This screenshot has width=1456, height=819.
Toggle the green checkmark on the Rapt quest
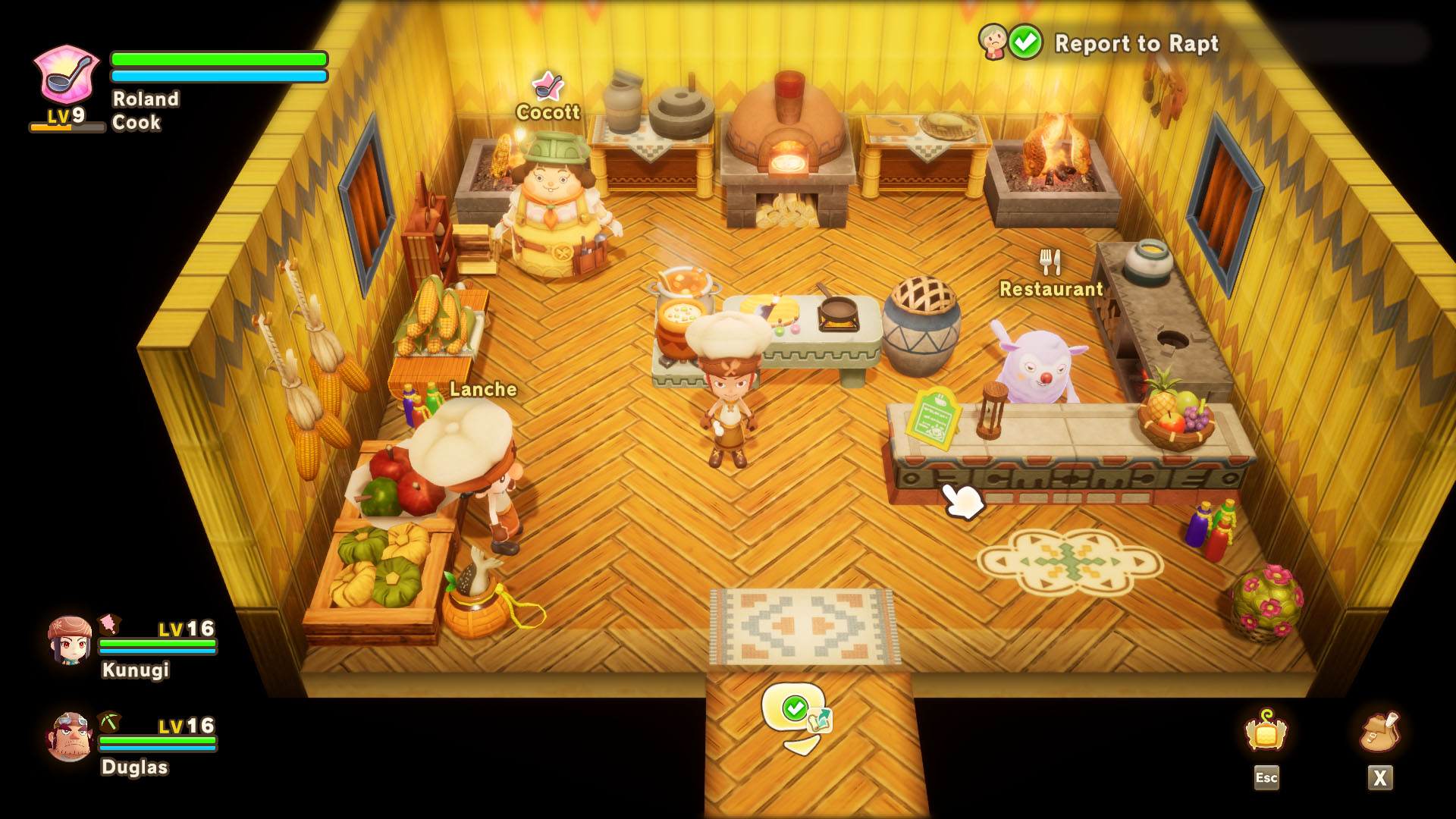1026,43
